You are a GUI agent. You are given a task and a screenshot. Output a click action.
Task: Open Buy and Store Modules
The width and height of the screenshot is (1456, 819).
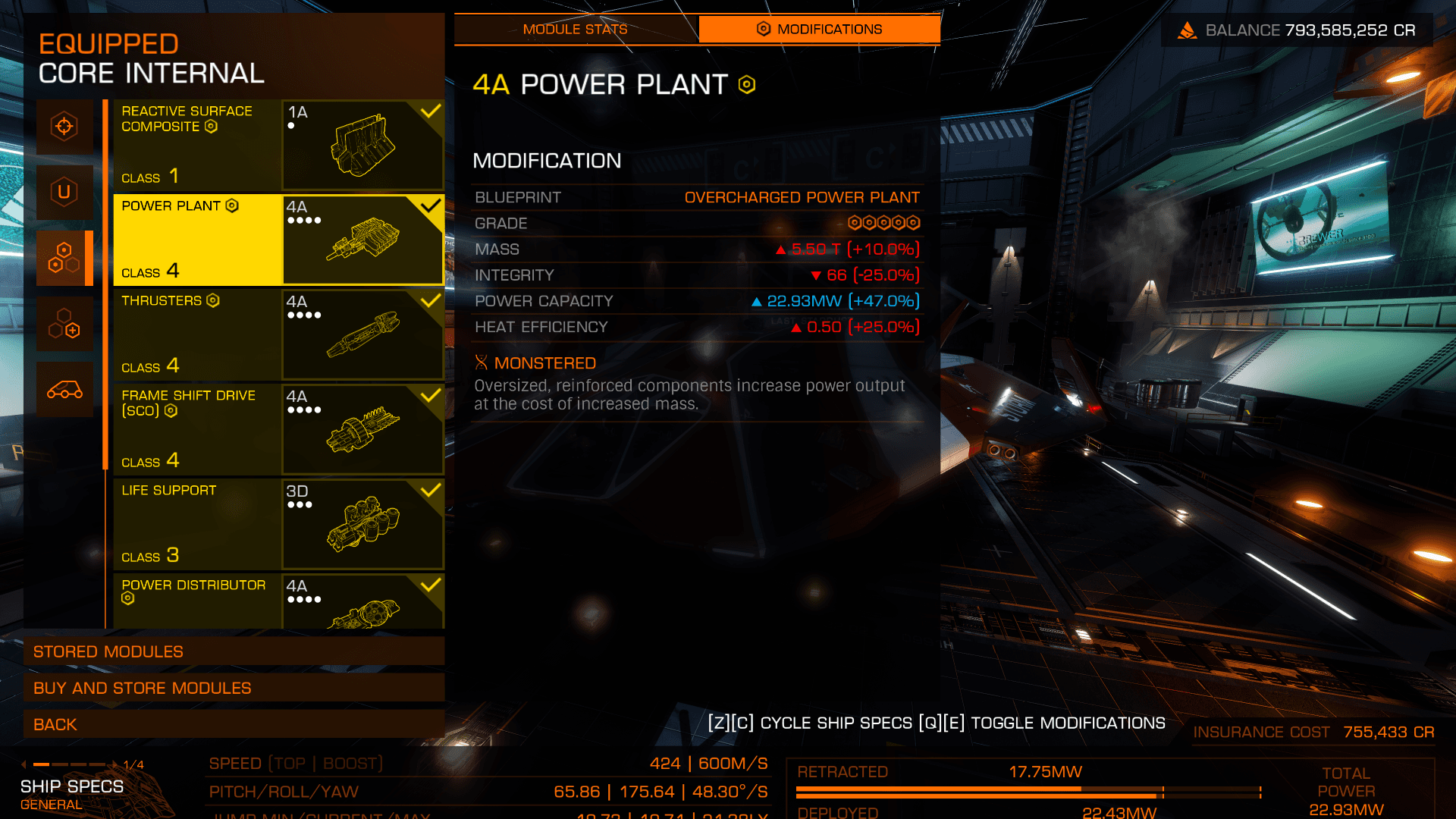(234, 688)
